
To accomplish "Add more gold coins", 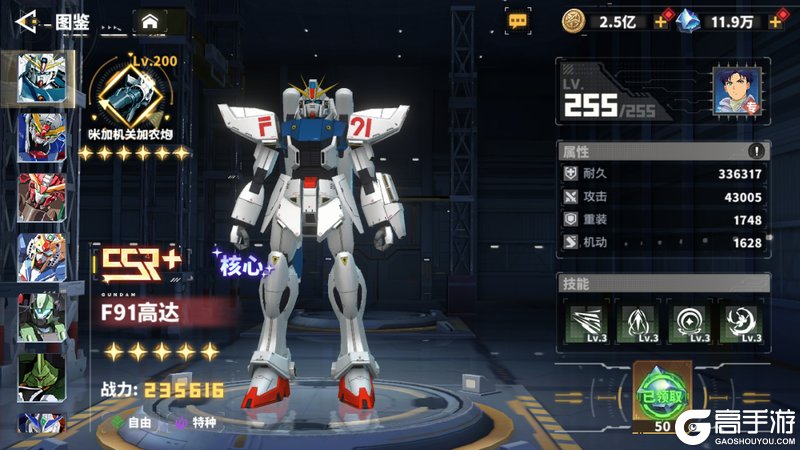I will [x=661, y=20].
